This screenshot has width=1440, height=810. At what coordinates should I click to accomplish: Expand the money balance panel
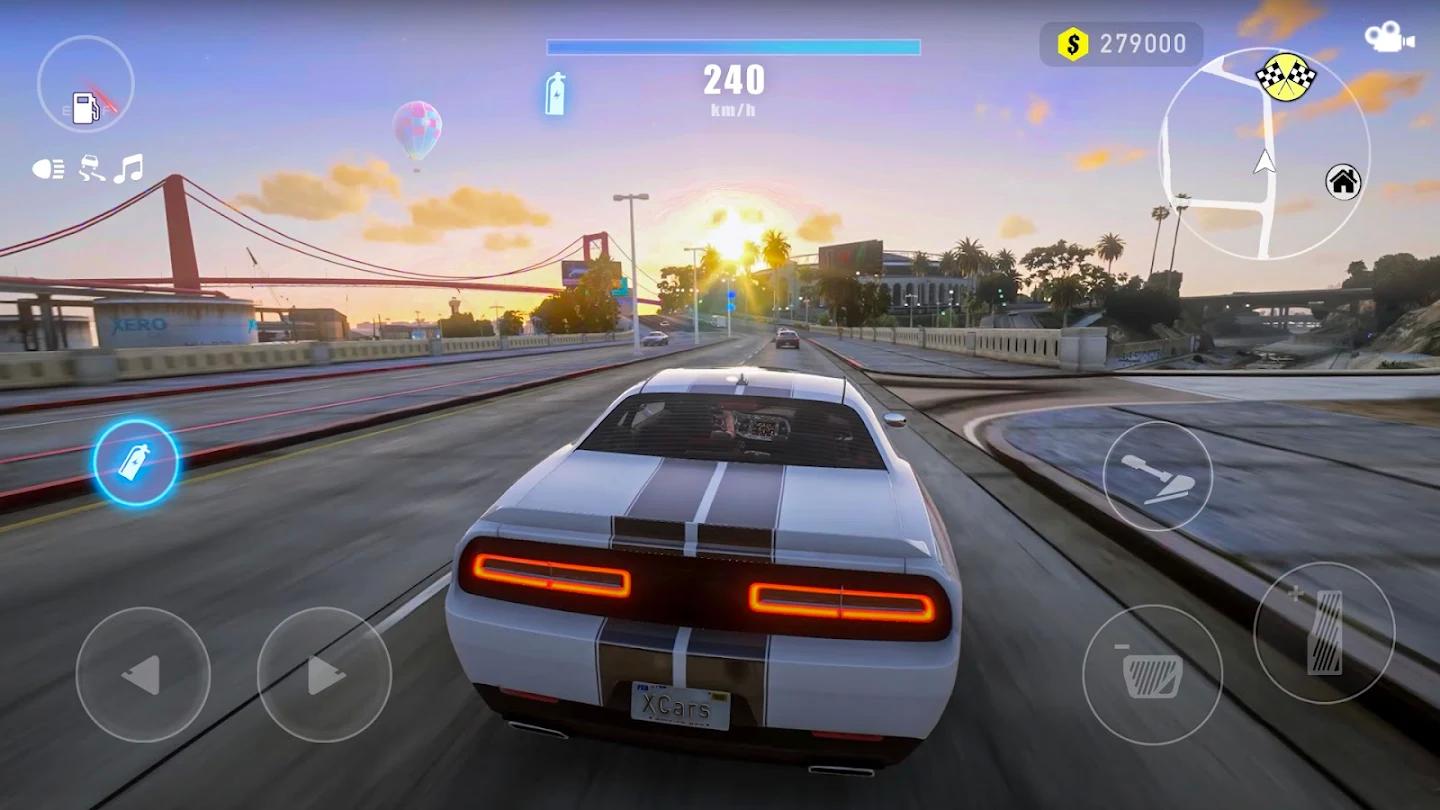coord(1119,42)
